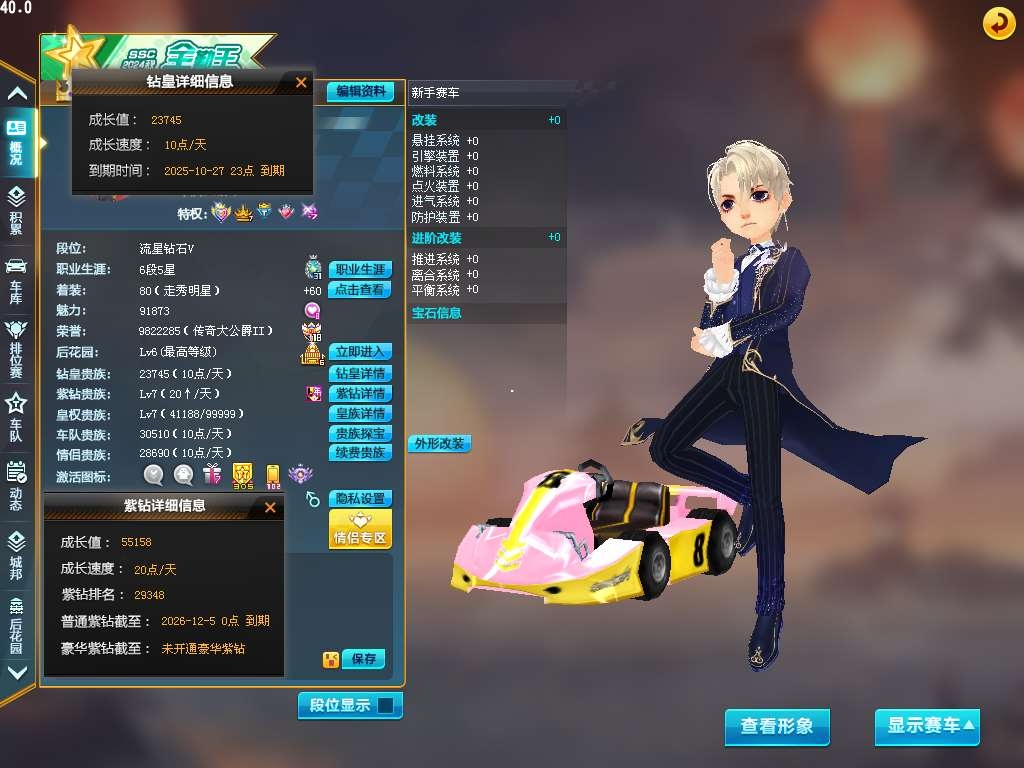Choose 续费贵族 to renew
The width and height of the screenshot is (1024, 768).
tap(359, 453)
